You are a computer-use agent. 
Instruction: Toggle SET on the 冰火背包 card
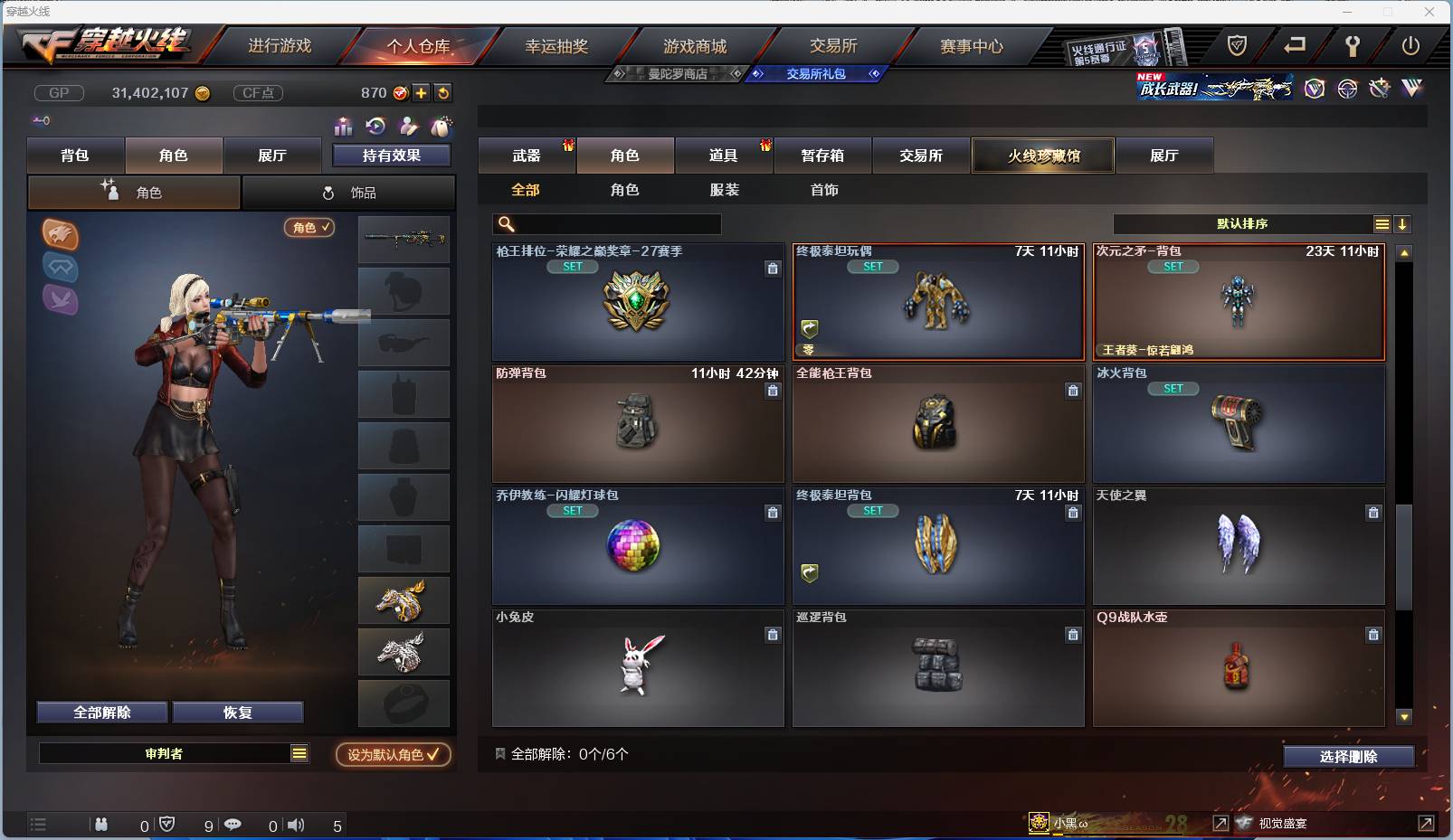point(1173,389)
